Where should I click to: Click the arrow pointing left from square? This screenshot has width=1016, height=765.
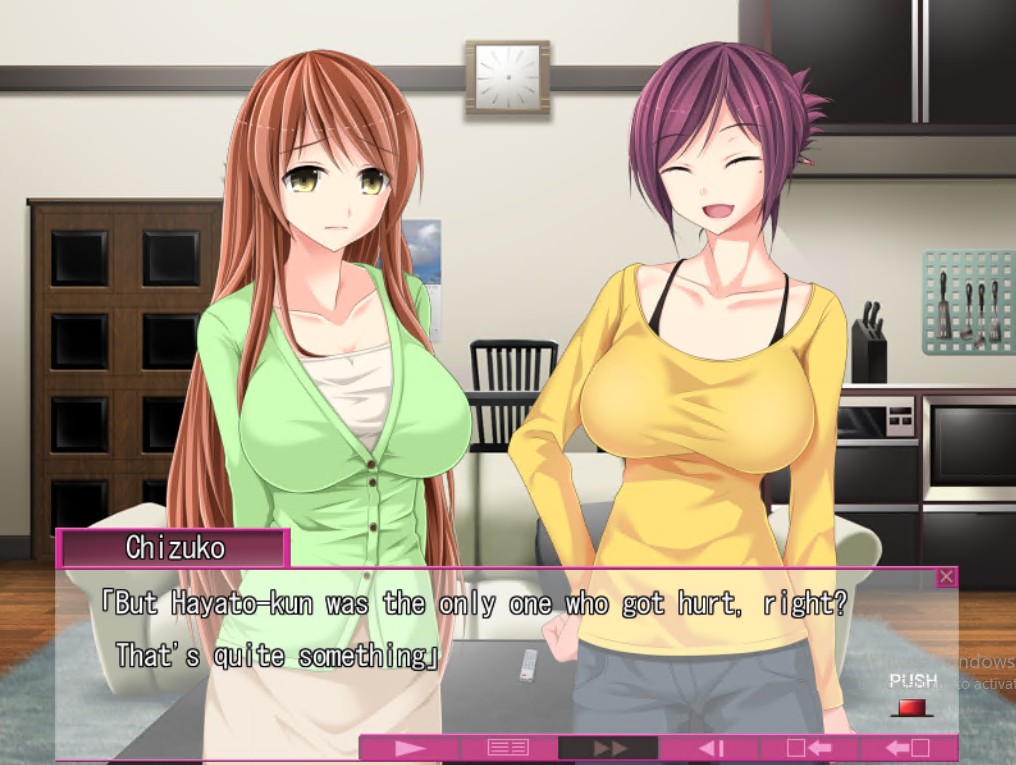pyautogui.click(x=908, y=747)
